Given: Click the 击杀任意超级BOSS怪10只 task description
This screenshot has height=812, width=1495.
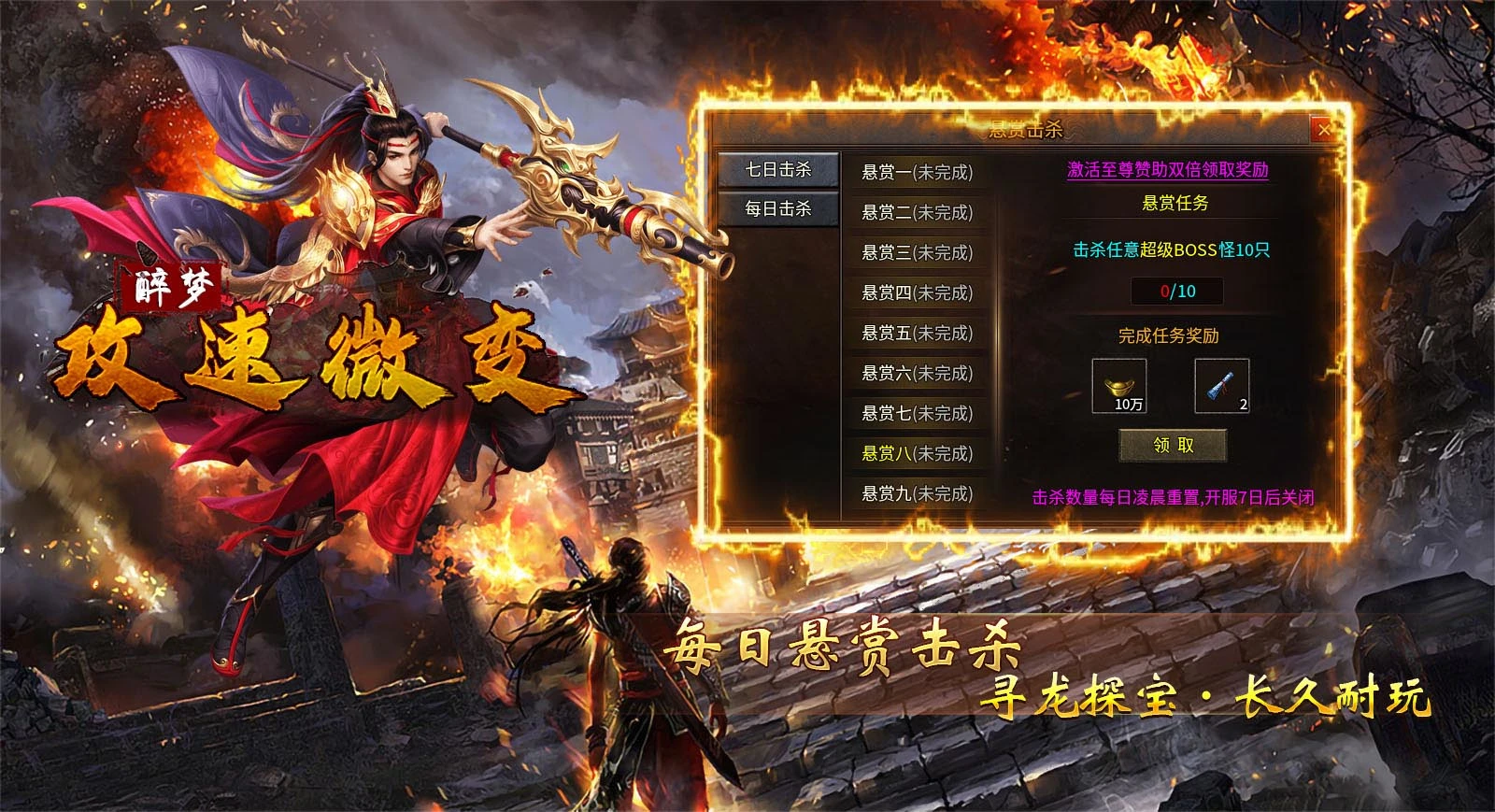Looking at the screenshot, I should click(x=1171, y=249).
